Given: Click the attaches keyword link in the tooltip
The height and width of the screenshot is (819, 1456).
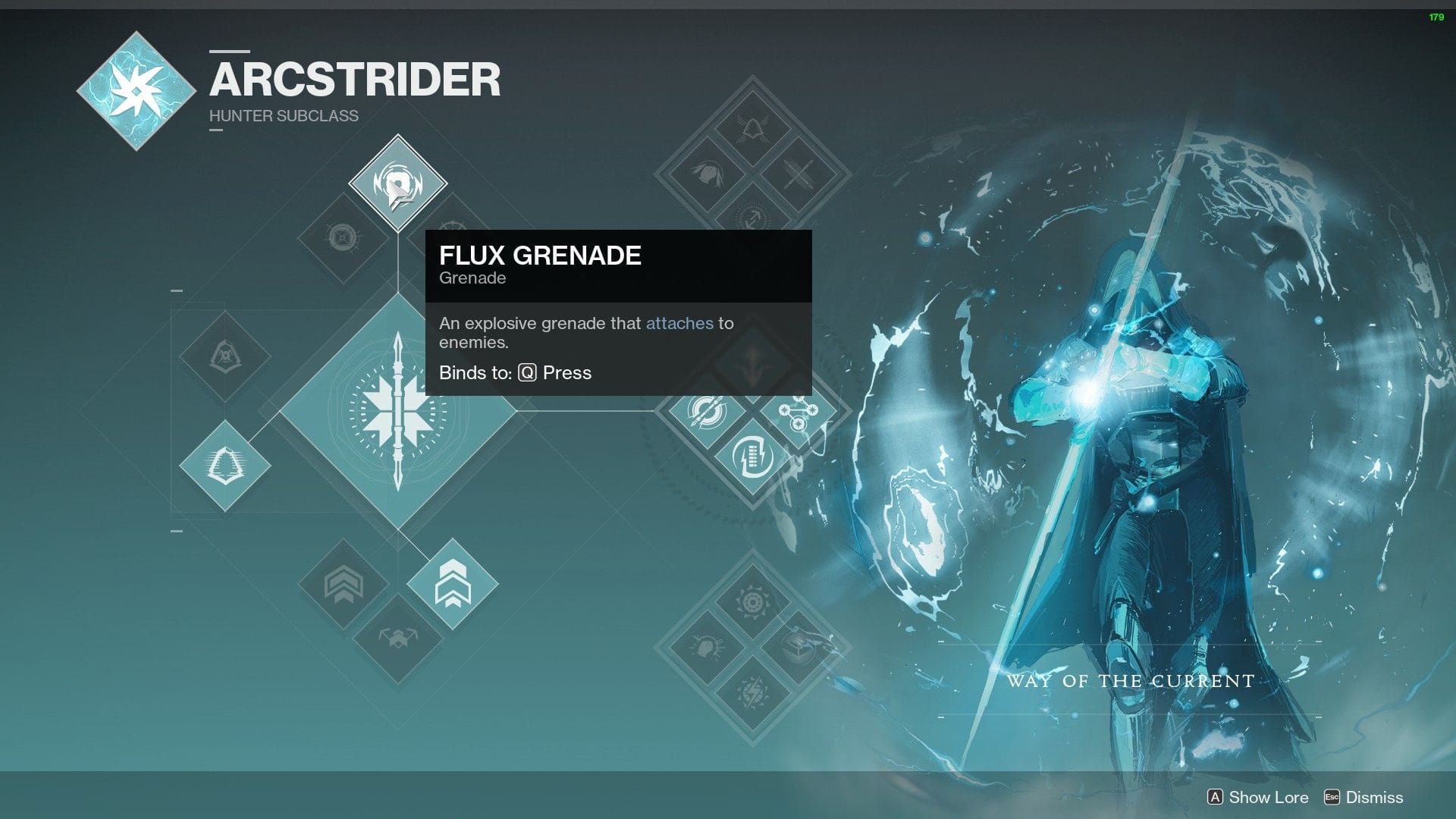Looking at the screenshot, I should coord(680,323).
